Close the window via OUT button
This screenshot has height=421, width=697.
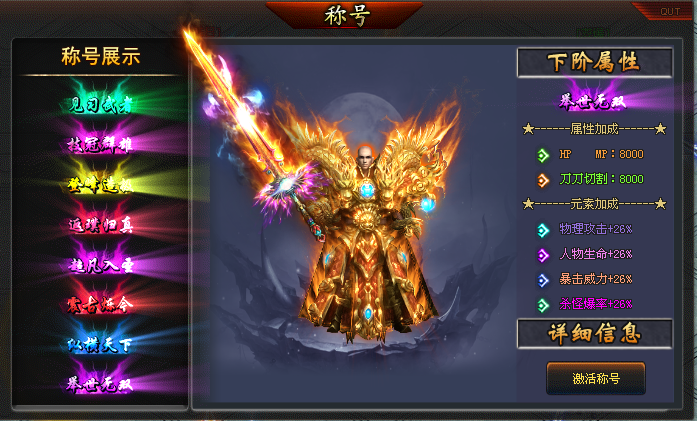coord(669,11)
